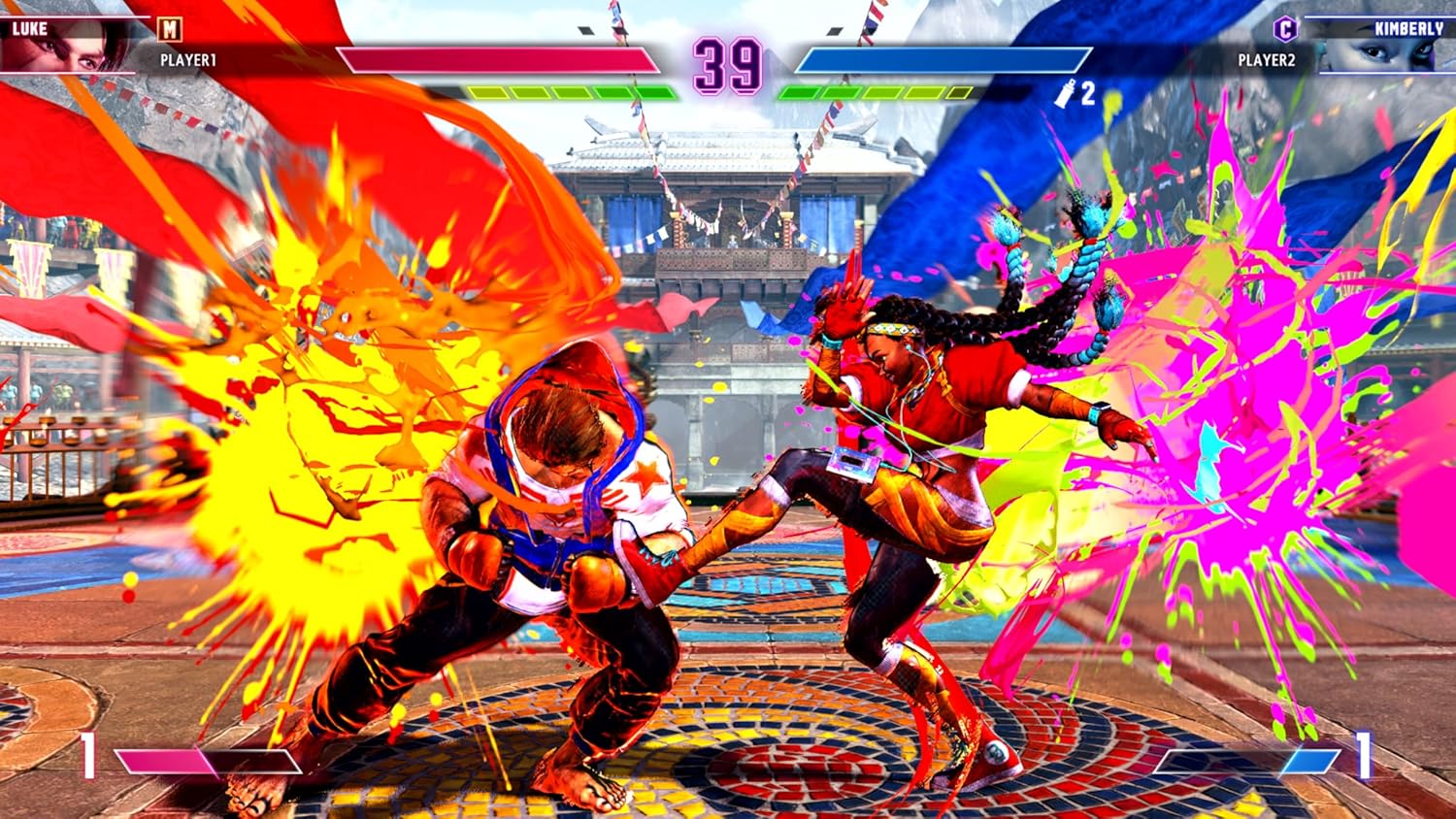Click the spray can stock icon
1456x819 pixels.
coord(1063,92)
